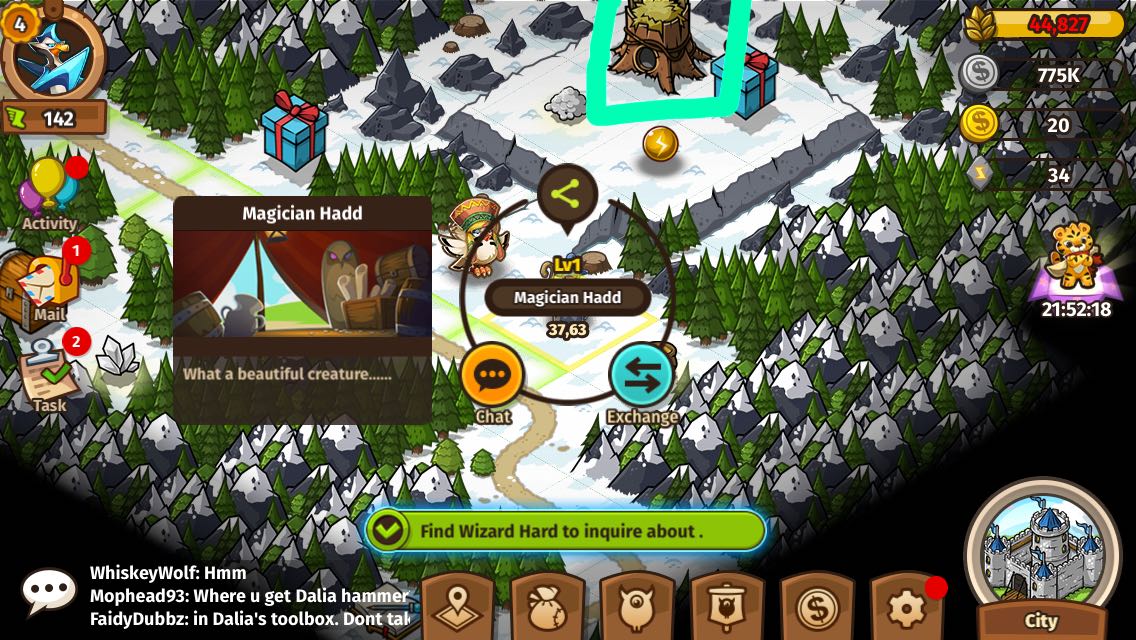Open Exchange with Magician Hadd

[641, 376]
